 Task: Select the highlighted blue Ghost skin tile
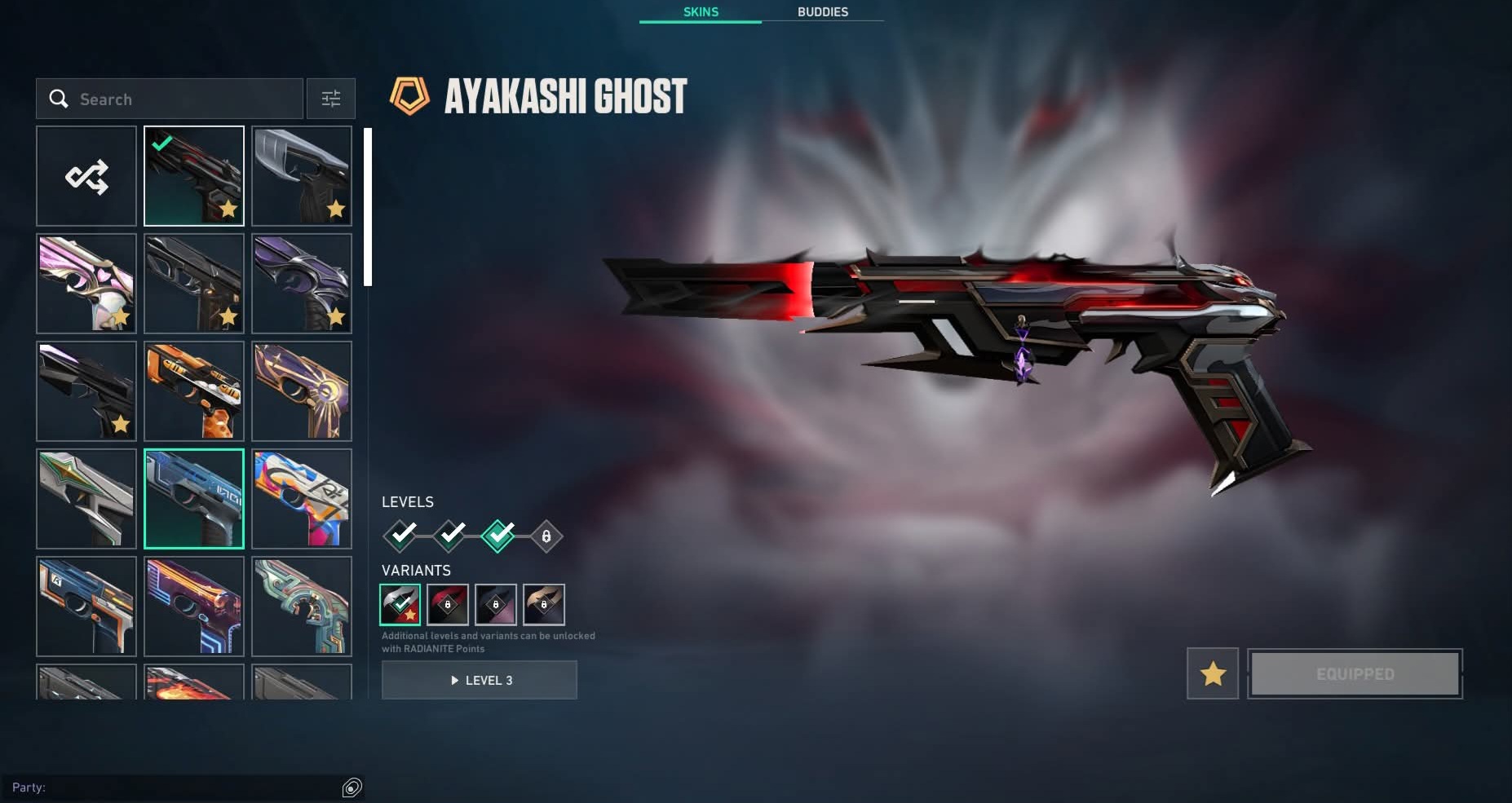pyautogui.click(x=194, y=499)
